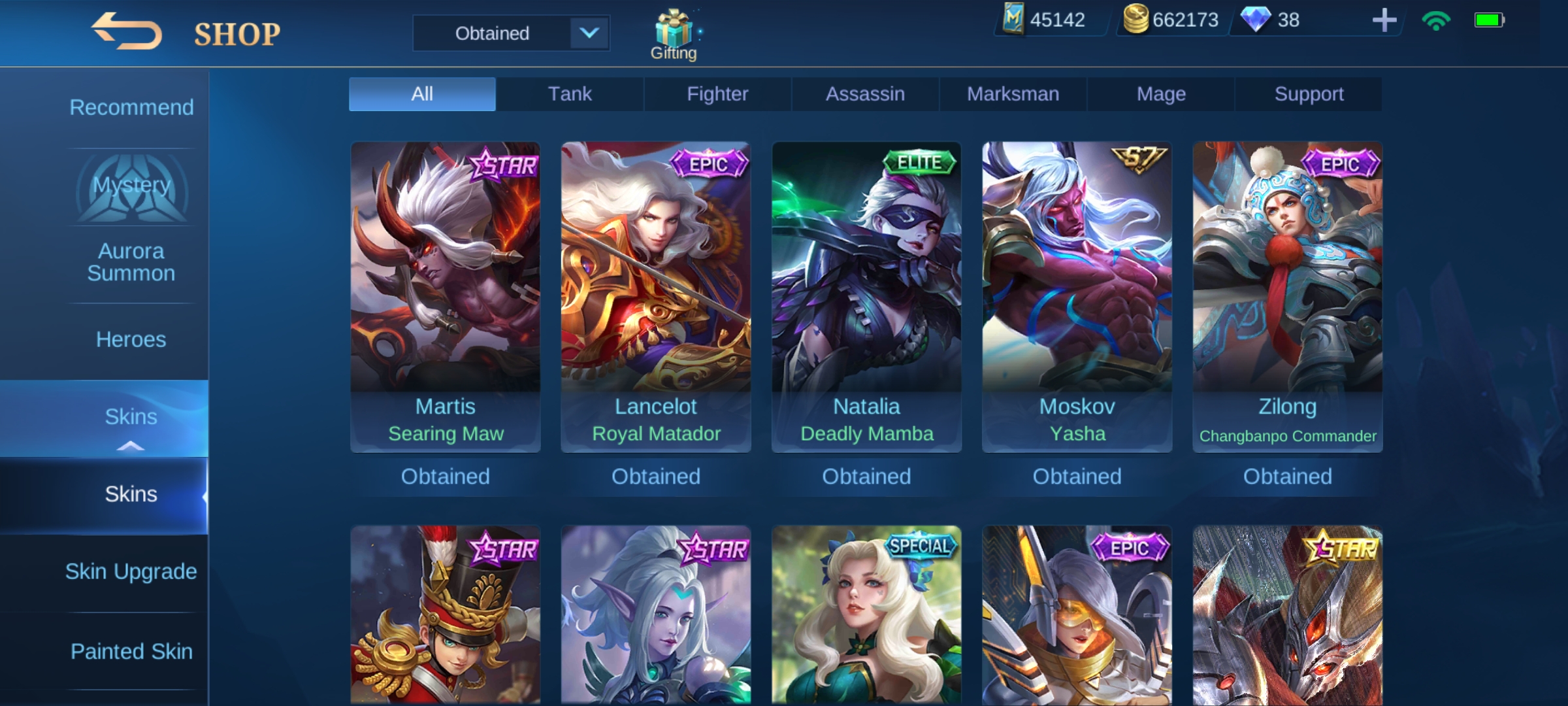Select the Marksman hero filter tab
1568x706 pixels.
coord(1012,93)
